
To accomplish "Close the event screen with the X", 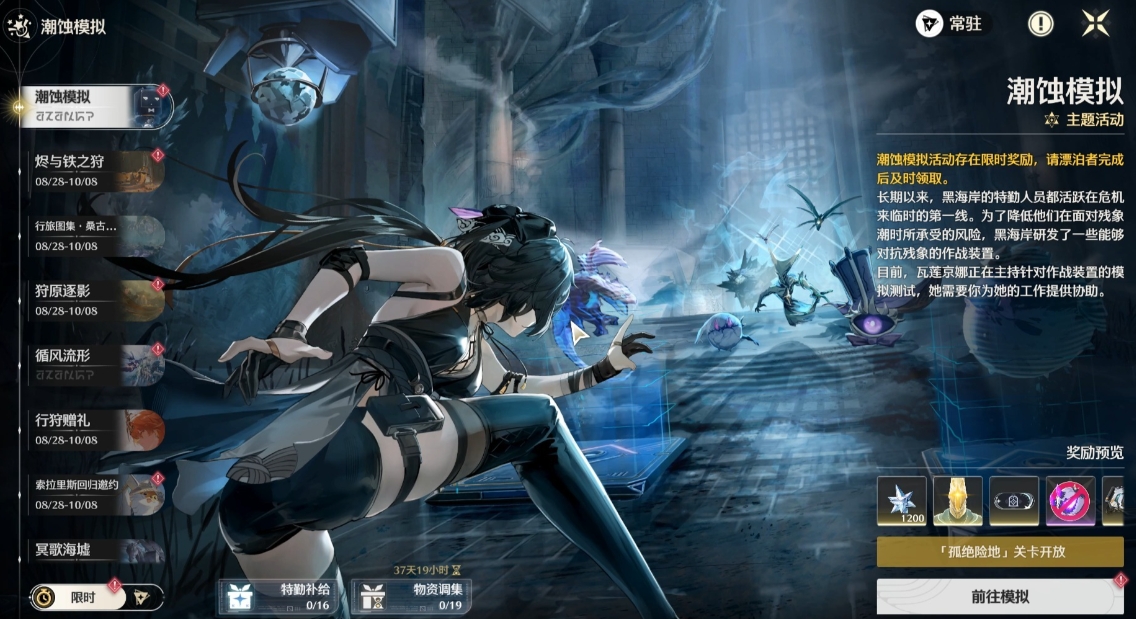I will coord(1096,24).
